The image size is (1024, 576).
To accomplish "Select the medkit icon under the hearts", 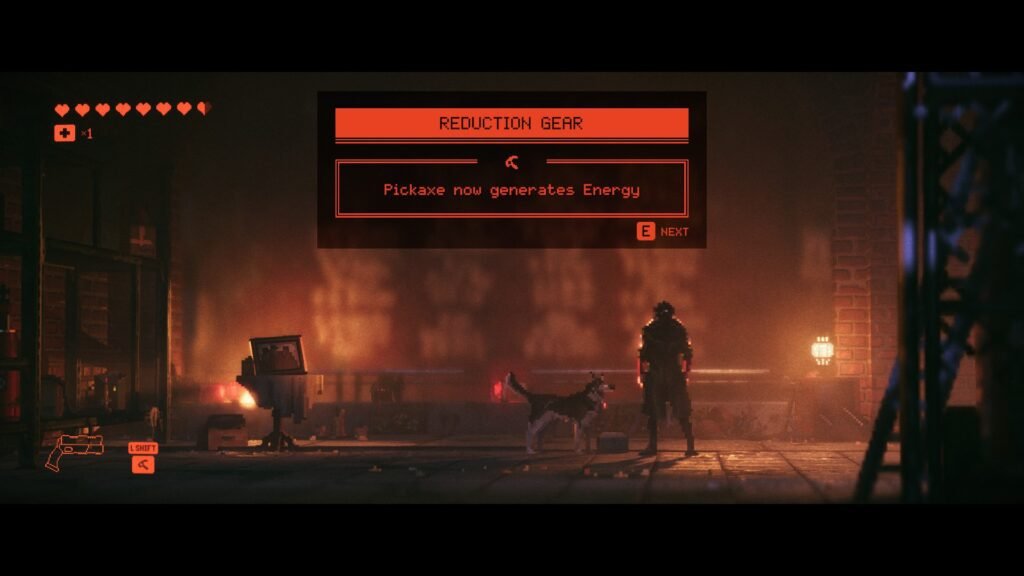I will [64, 133].
